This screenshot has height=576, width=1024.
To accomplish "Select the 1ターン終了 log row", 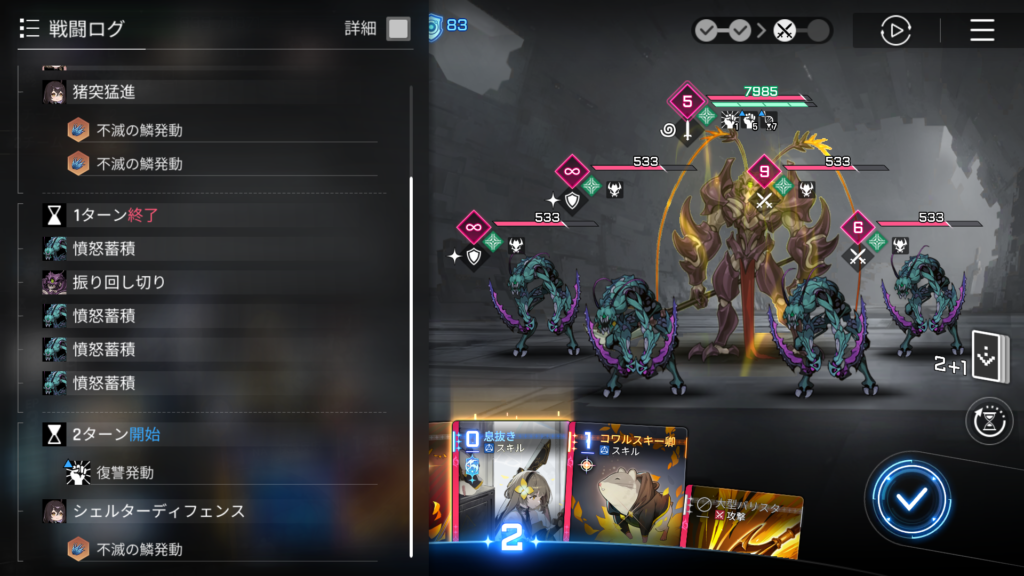I will tap(115, 215).
